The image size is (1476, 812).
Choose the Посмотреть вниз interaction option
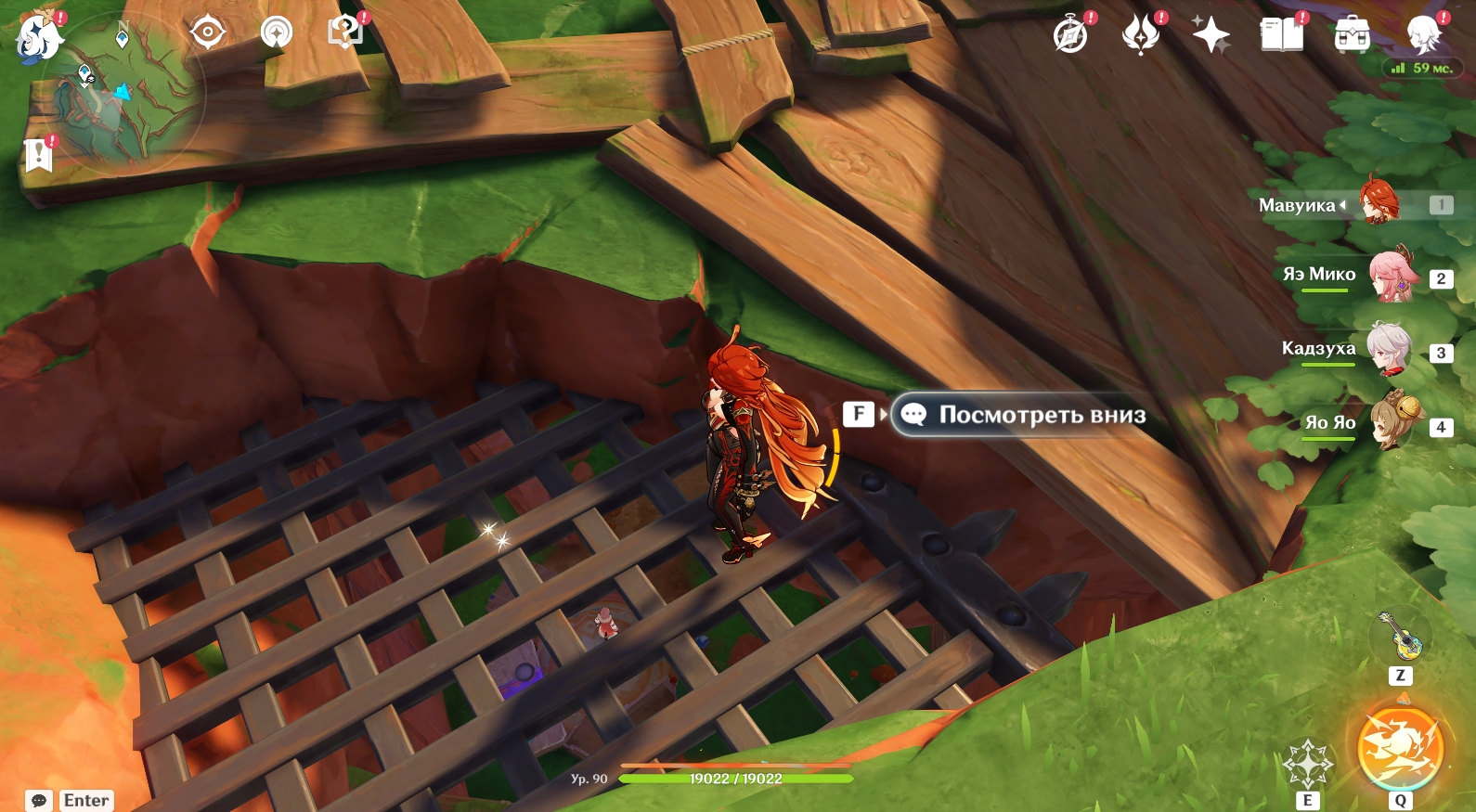click(1020, 415)
